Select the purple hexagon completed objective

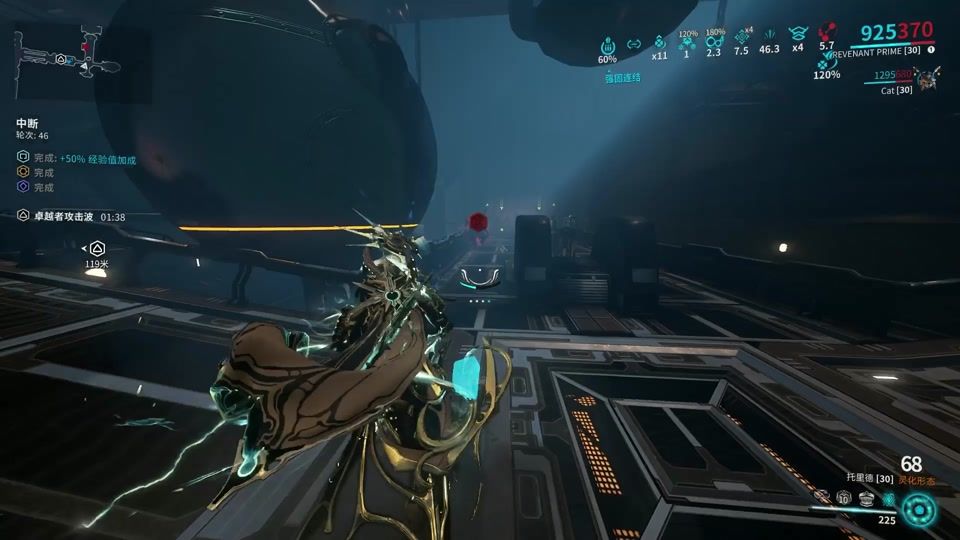pyautogui.click(x=23, y=187)
